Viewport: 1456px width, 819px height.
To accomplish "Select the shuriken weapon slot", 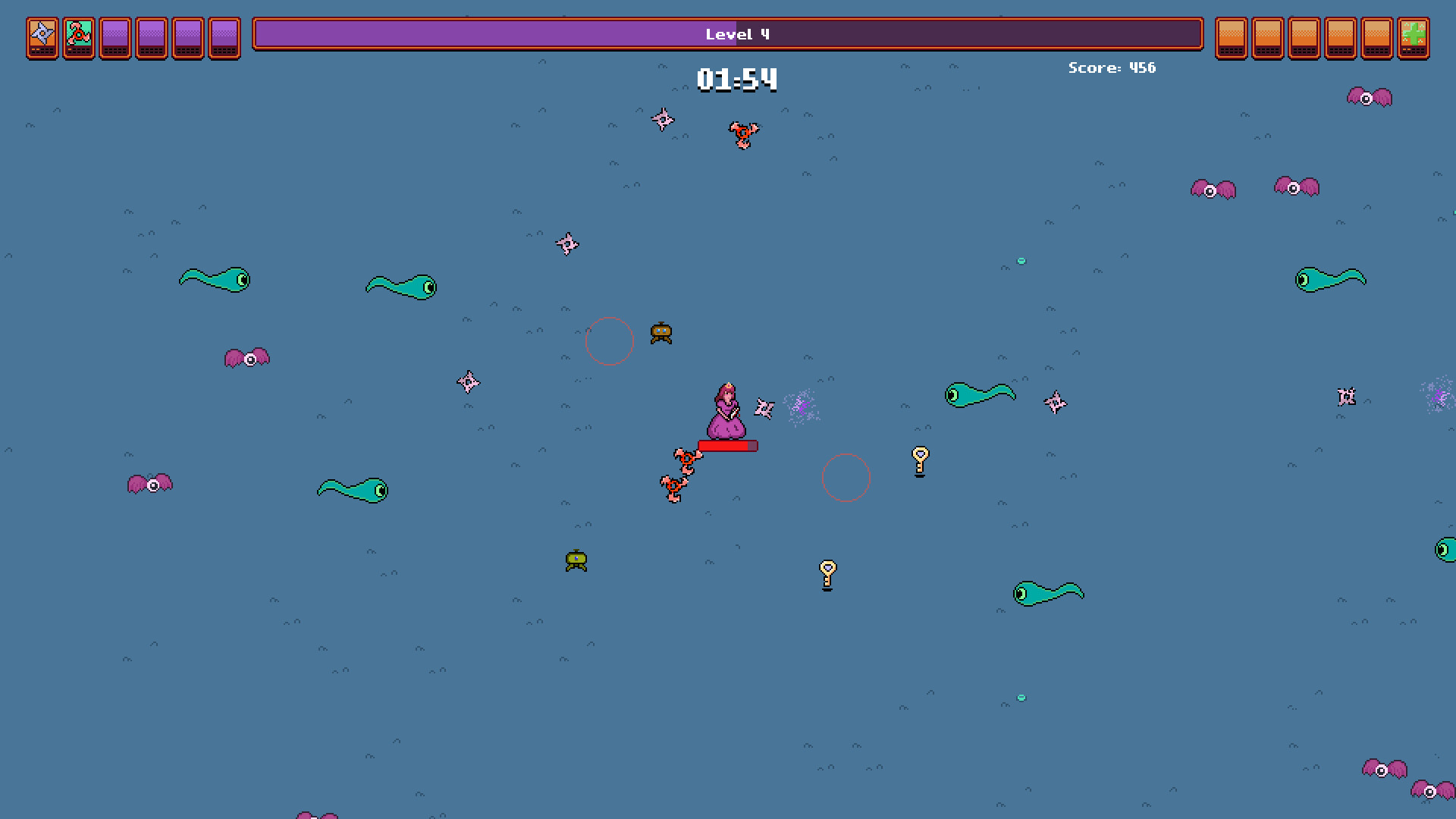I will [x=42, y=38].
